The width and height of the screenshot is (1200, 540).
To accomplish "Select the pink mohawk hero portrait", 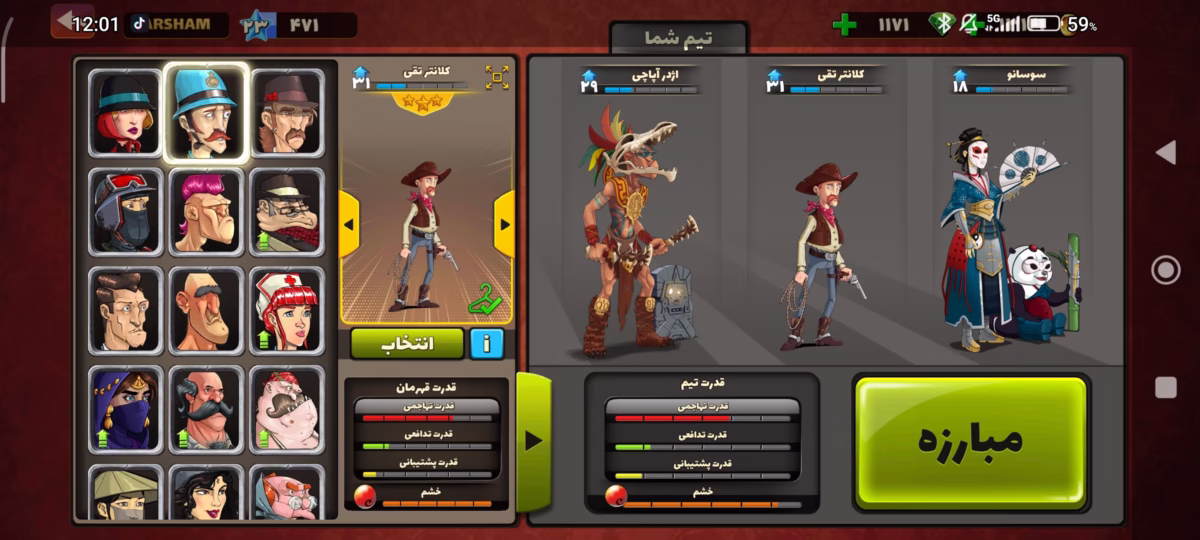I will point(205,211).
